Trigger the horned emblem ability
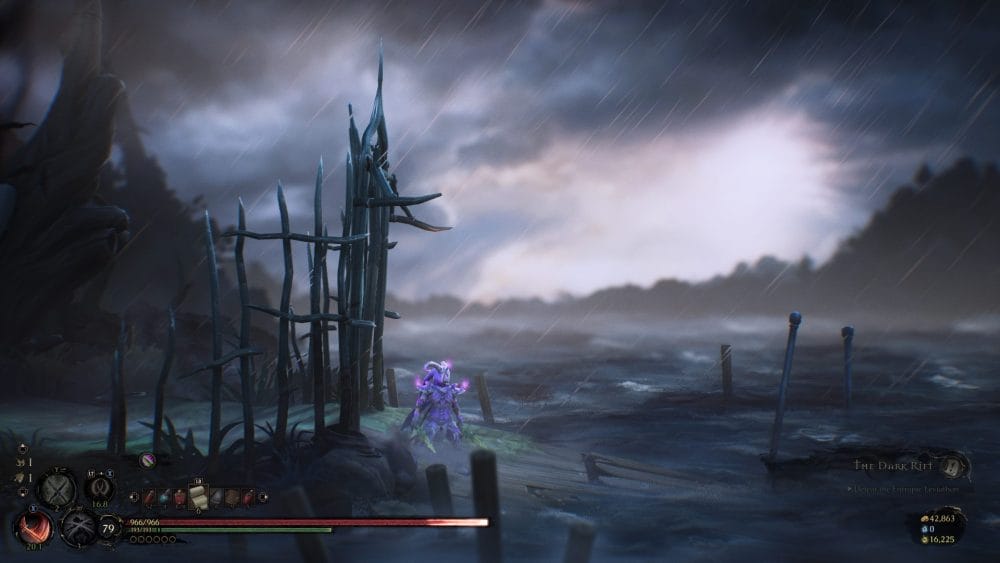This screenshot has height=563, width=1000. [x=99, y=489]
